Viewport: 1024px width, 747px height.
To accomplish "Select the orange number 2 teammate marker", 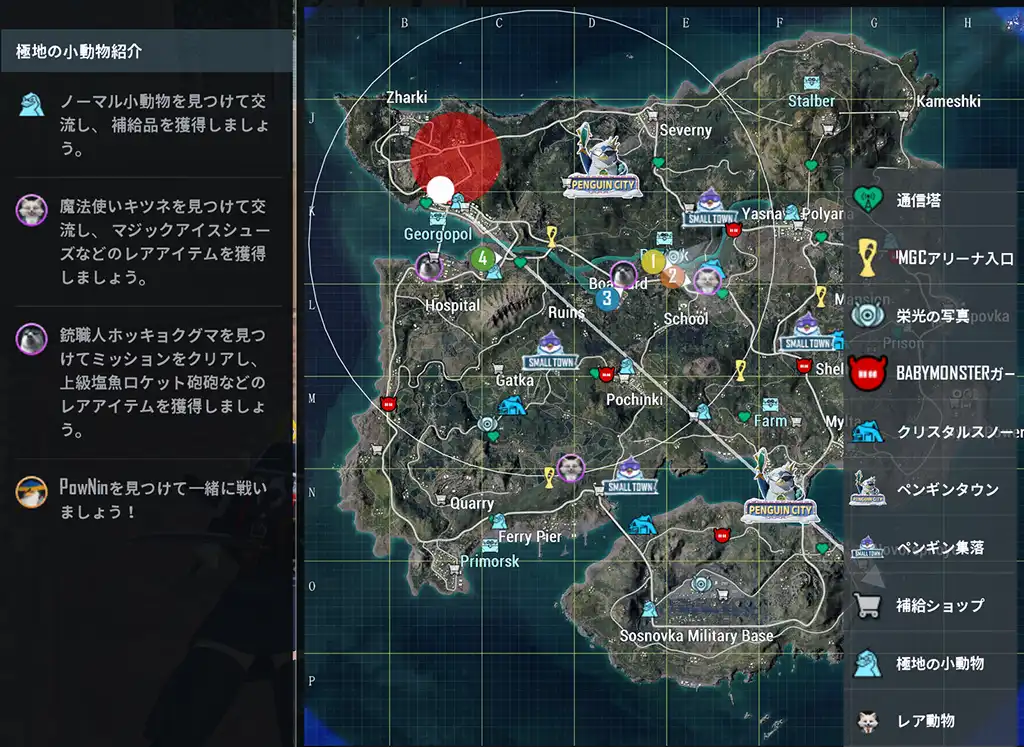I will click(x=673, y=275).
